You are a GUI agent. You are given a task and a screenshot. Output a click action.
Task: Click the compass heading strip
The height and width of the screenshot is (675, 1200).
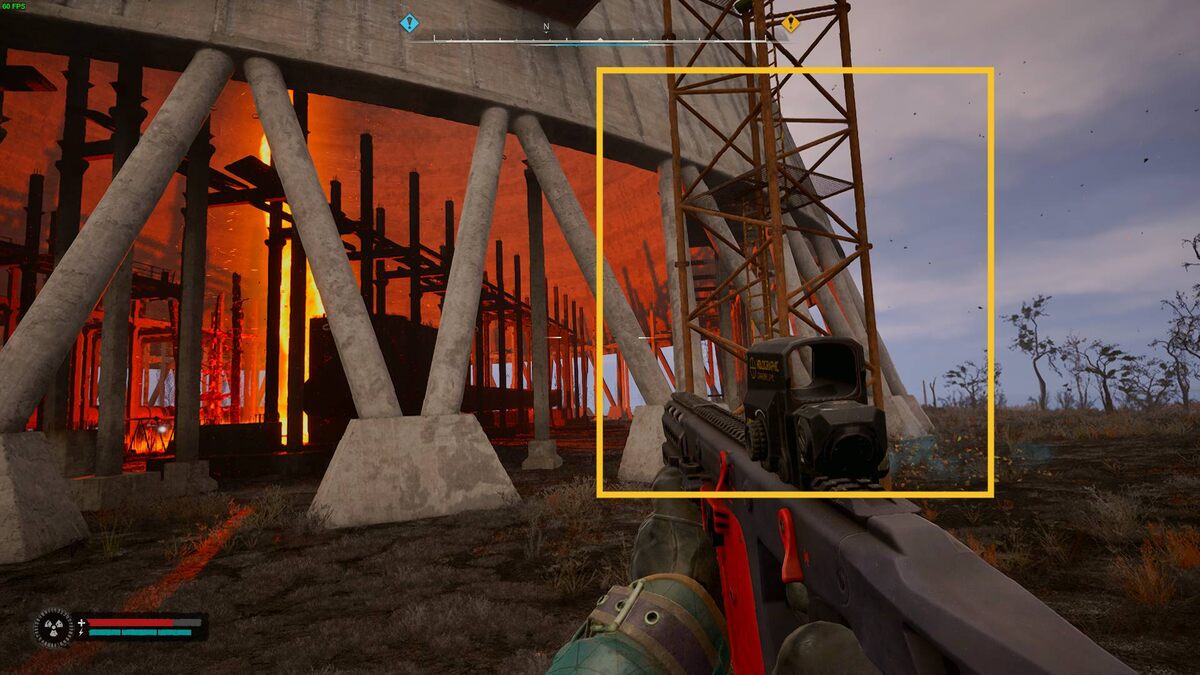click(598, 40)
